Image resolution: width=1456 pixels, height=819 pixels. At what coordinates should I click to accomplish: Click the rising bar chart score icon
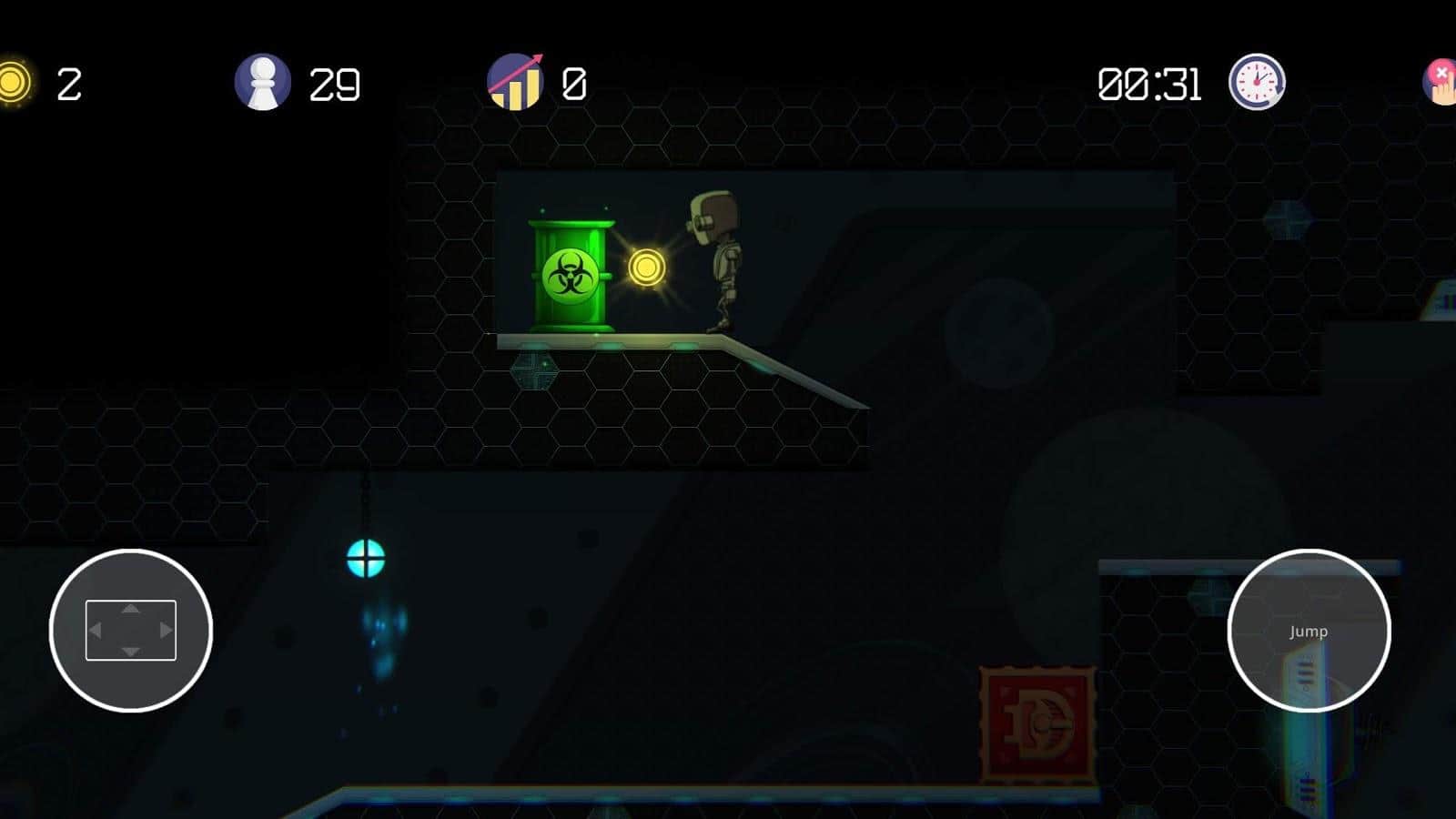(x=517, y=82)
